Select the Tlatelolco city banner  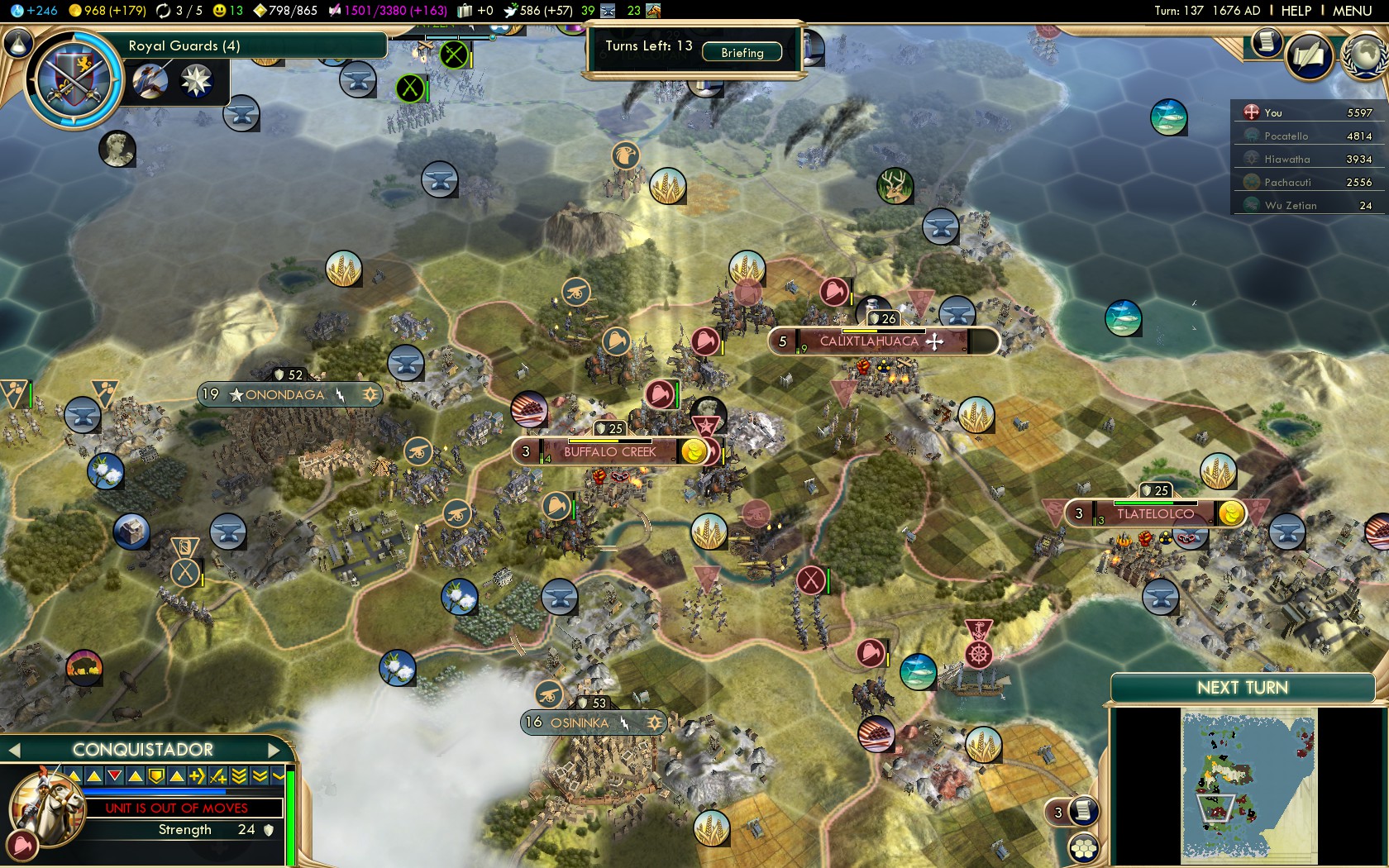click(x=1154, y=514)
